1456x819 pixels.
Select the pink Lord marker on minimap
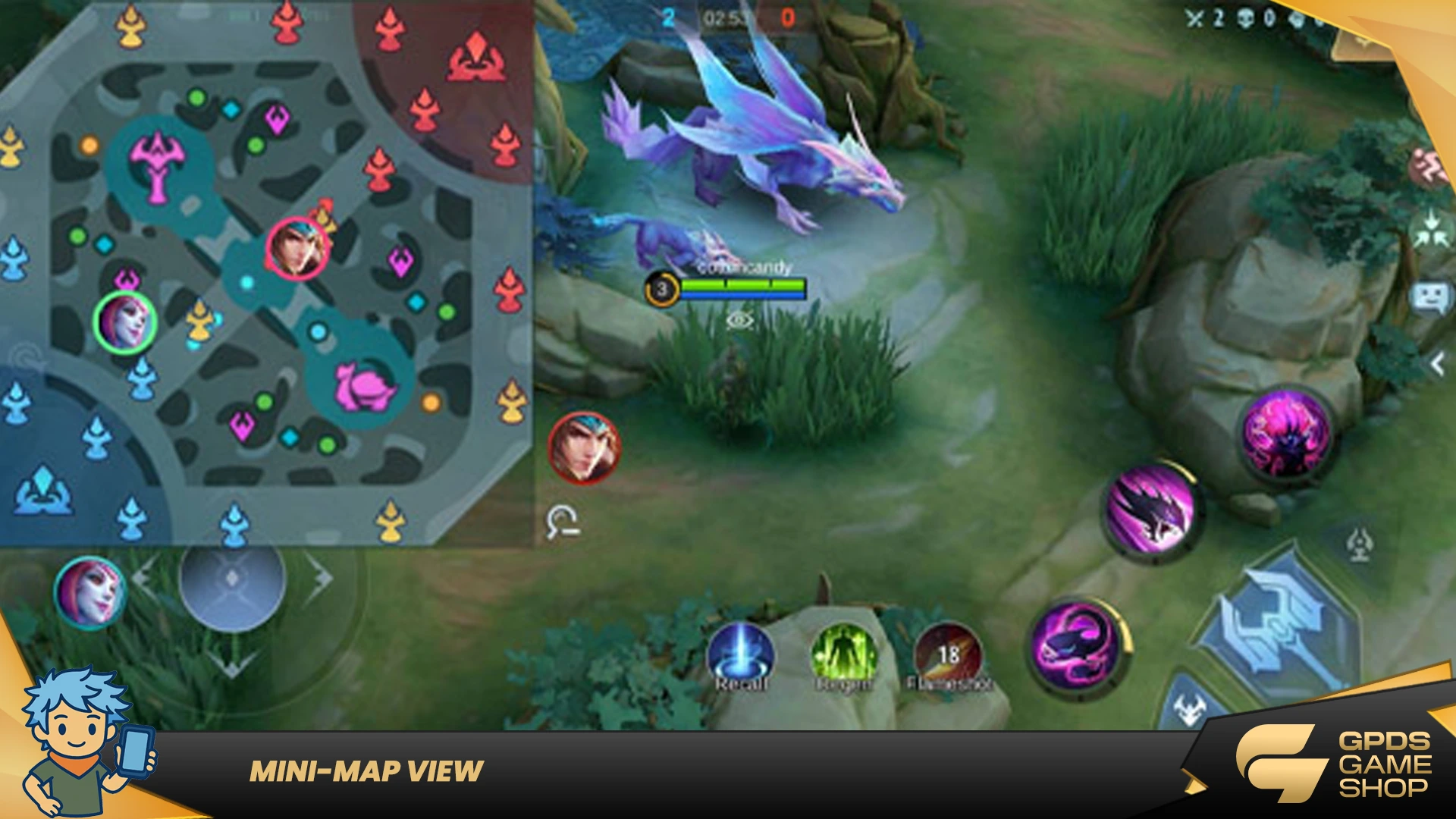pyautogui.click(x=157, y=167)
